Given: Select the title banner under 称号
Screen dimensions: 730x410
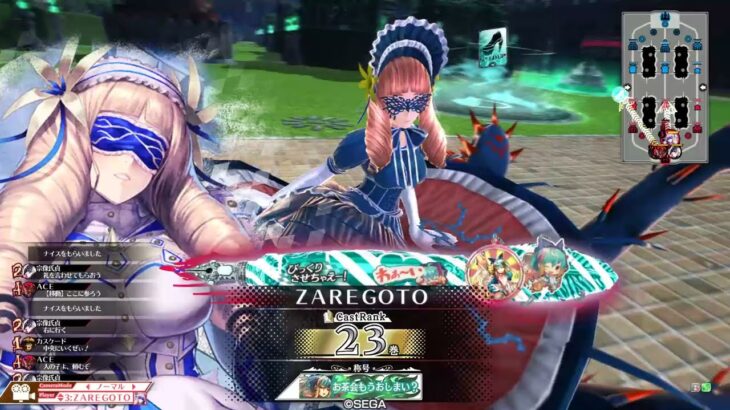Looking at the screenshot, I should pos(364,385).
